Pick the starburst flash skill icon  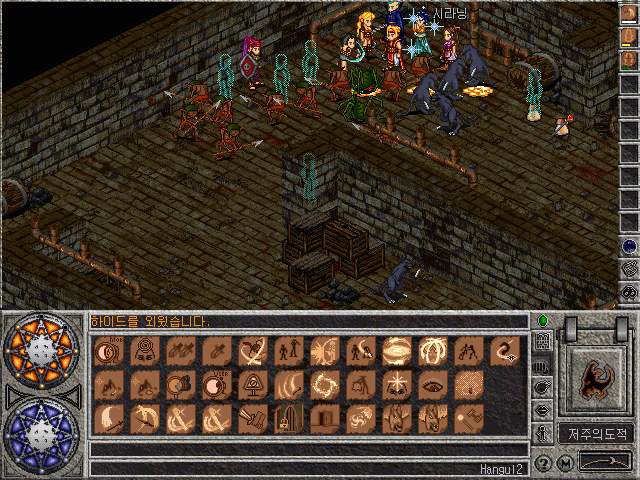[x=396, y=385]
